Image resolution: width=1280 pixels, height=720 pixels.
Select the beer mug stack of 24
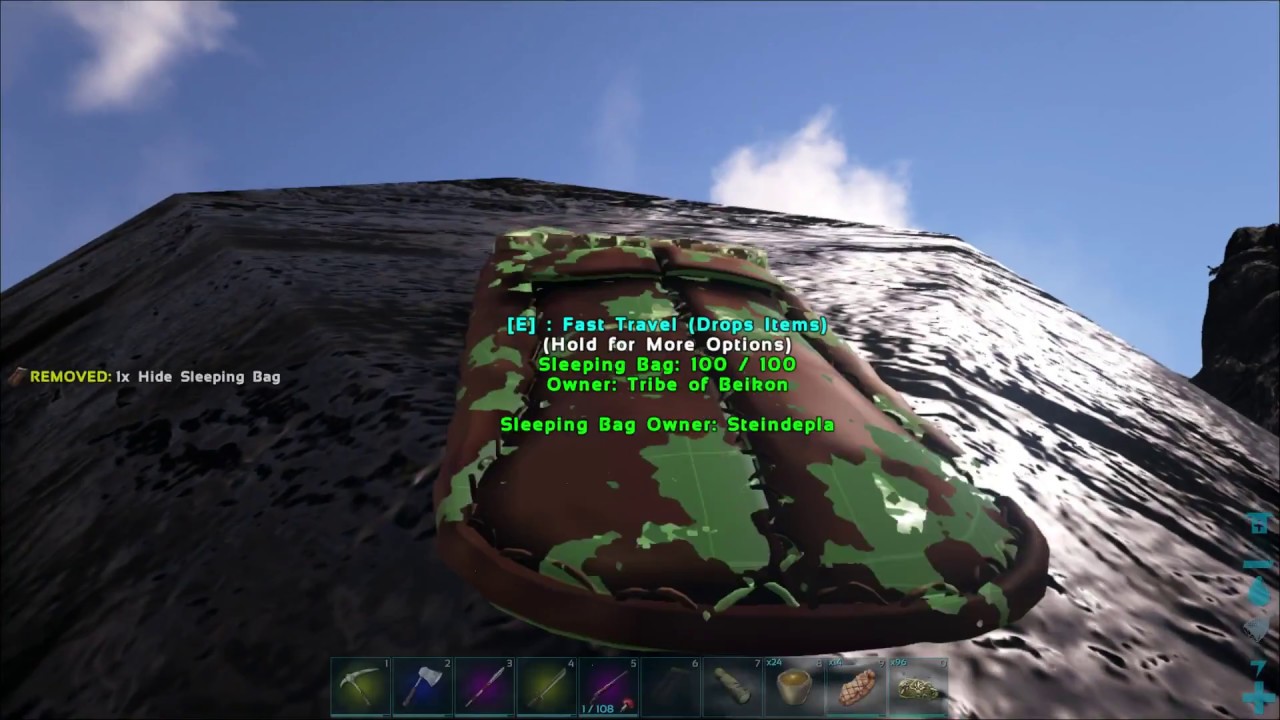coord(794,687)
